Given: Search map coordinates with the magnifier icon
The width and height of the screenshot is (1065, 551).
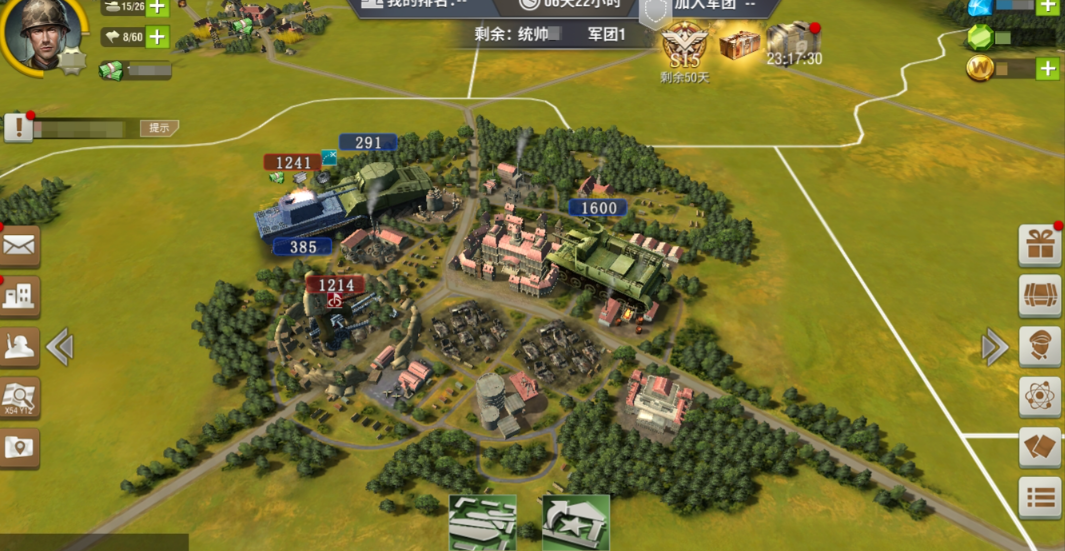Looking at the screenshot, I should (19, 397).
